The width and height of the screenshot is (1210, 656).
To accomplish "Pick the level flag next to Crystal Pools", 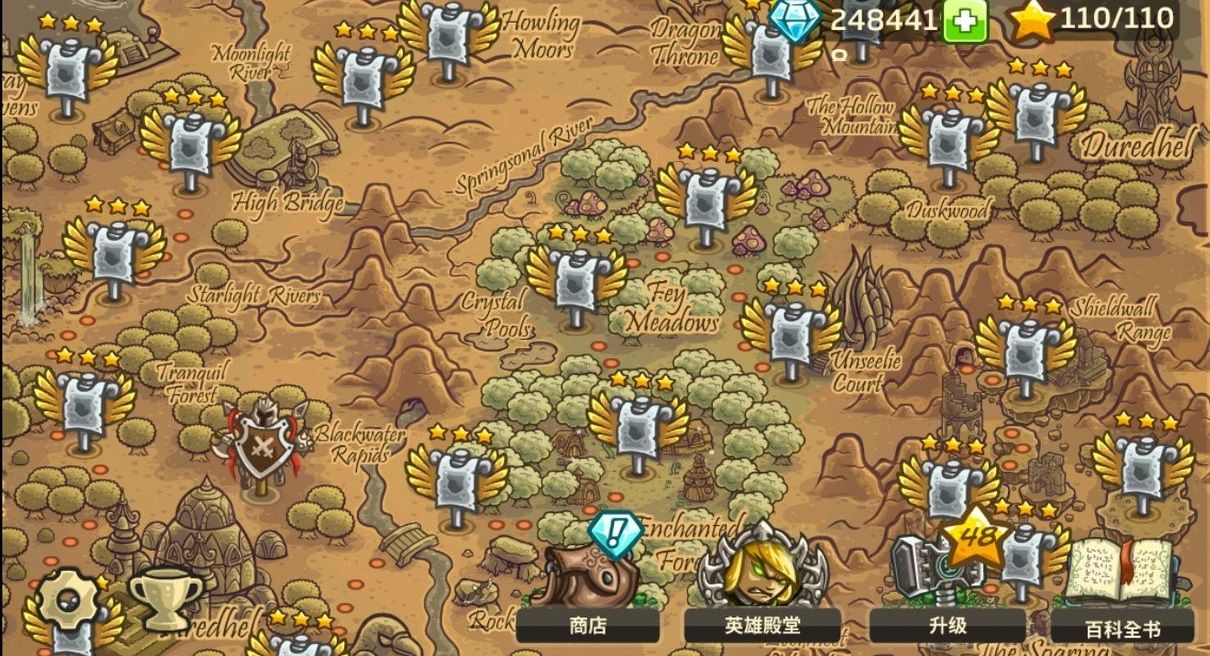I will click(x=576, y=281).
